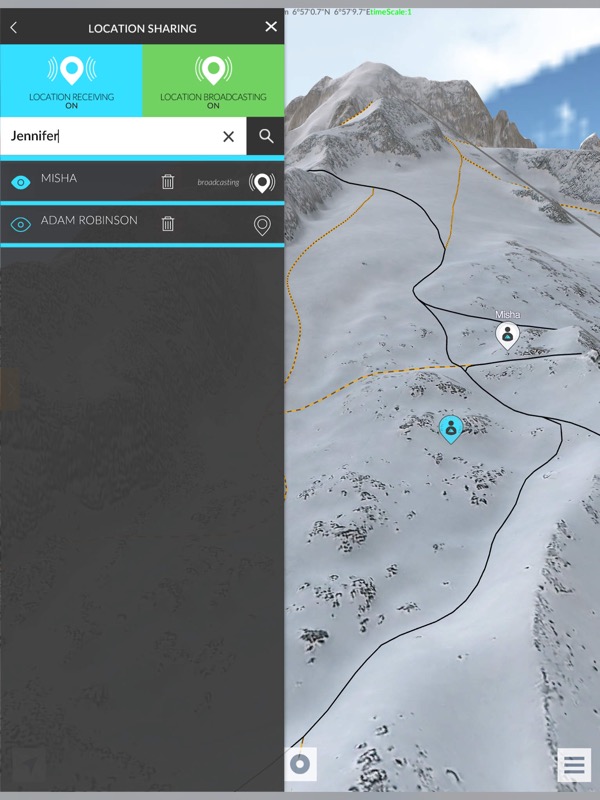Select the blue user marker on the map
This screenshot has width=600, height=800.
click(x=451, y=429)
